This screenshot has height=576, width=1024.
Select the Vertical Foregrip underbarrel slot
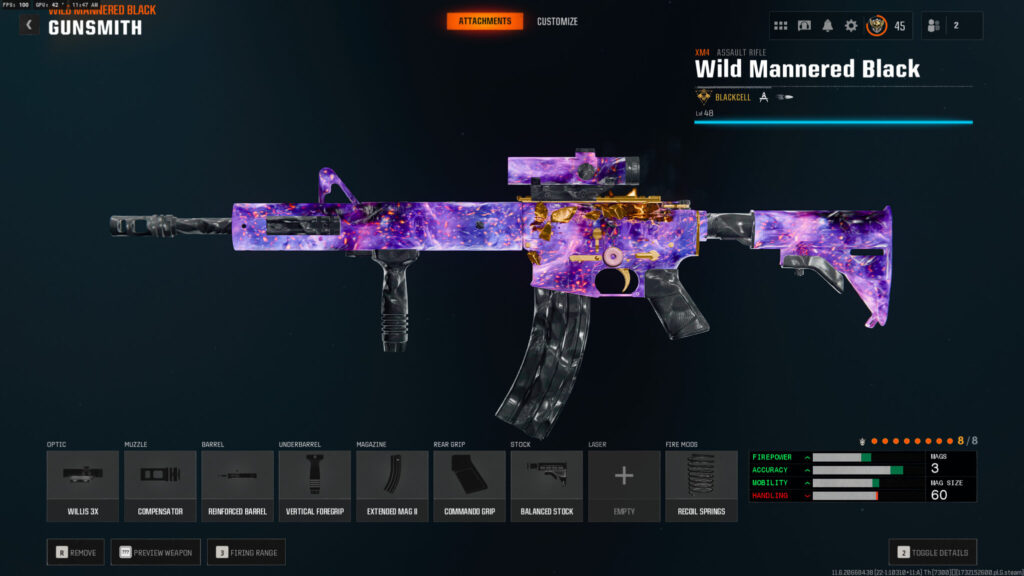(314, 485)
